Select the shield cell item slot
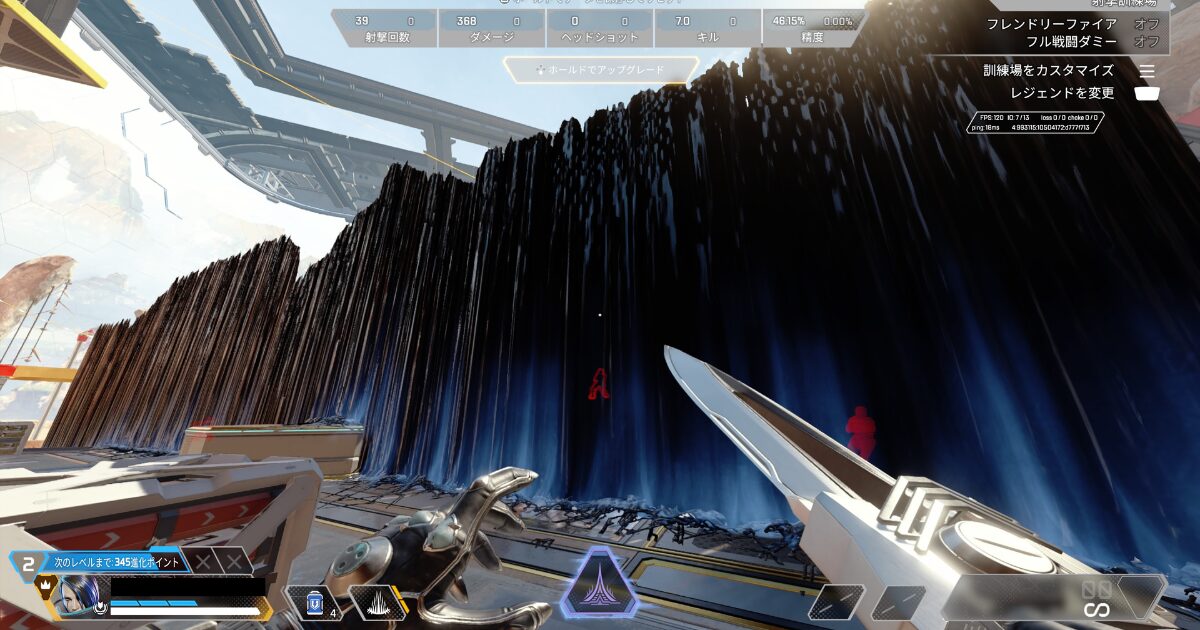Screen dimensions: 1200x630 315,603
